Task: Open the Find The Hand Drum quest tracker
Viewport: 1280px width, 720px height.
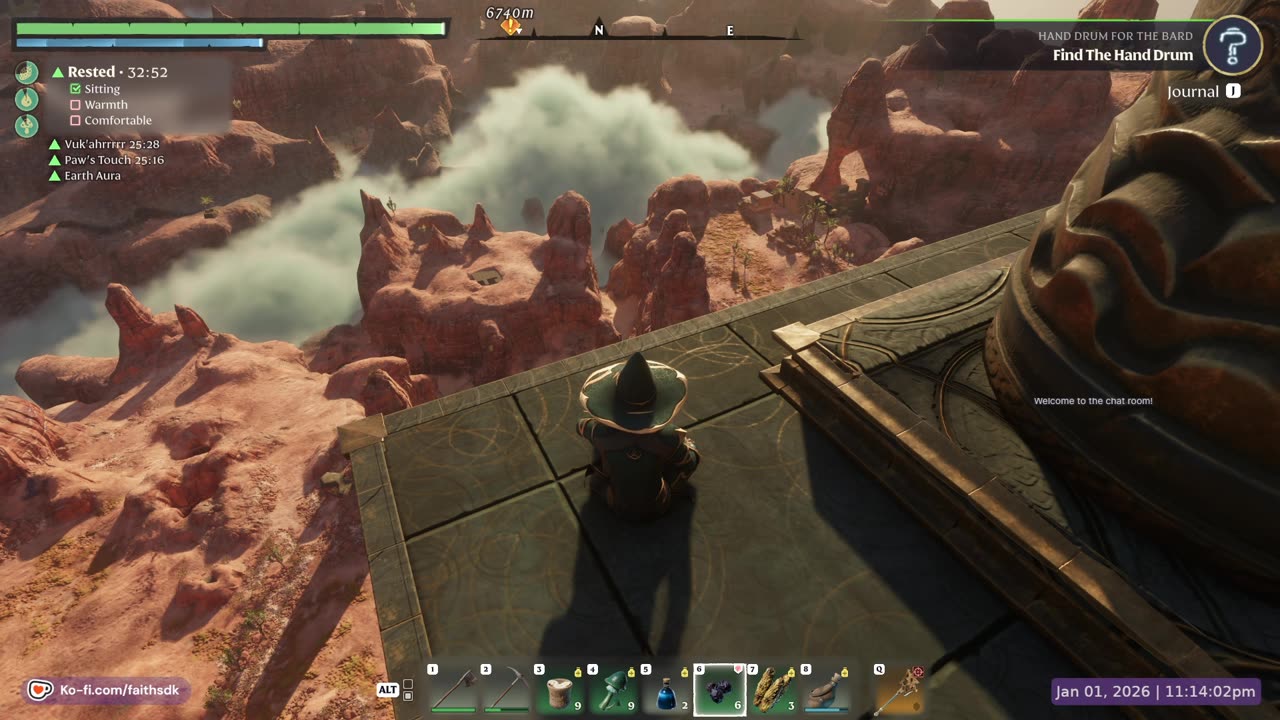Action: click(1122, 55)
